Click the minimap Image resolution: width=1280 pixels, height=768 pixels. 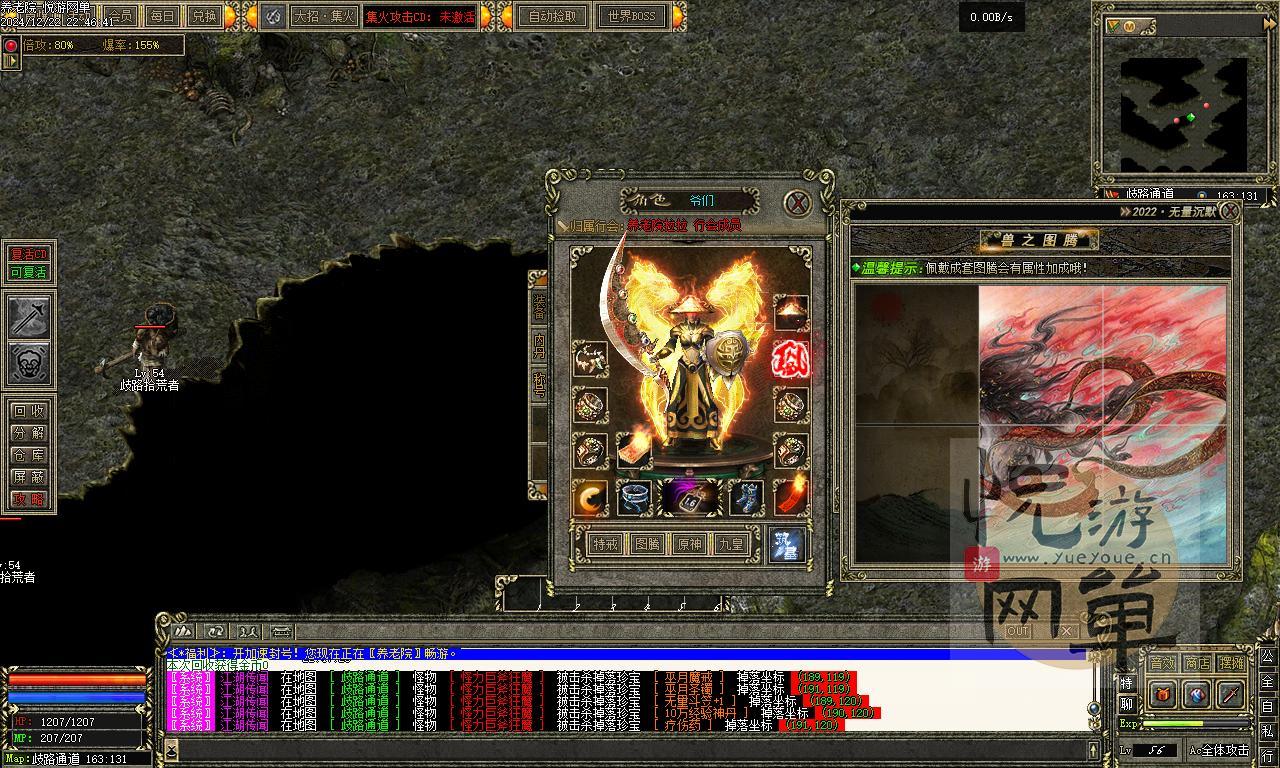[1183, 99]
